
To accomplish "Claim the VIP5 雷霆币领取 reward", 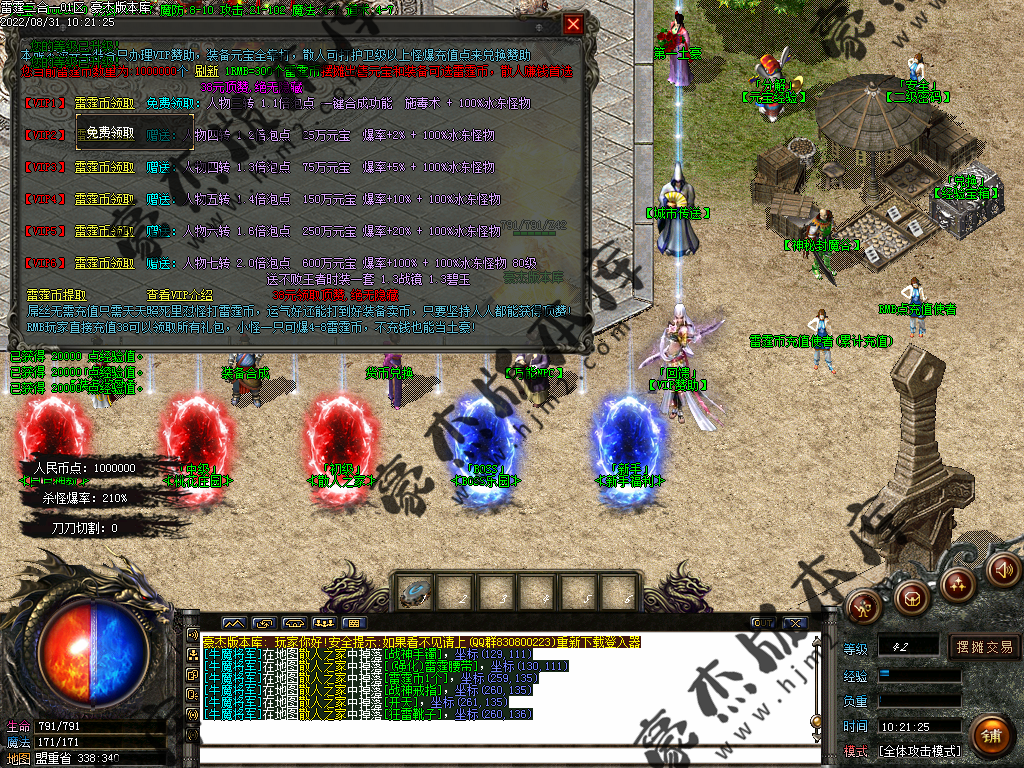I will 104,231.
